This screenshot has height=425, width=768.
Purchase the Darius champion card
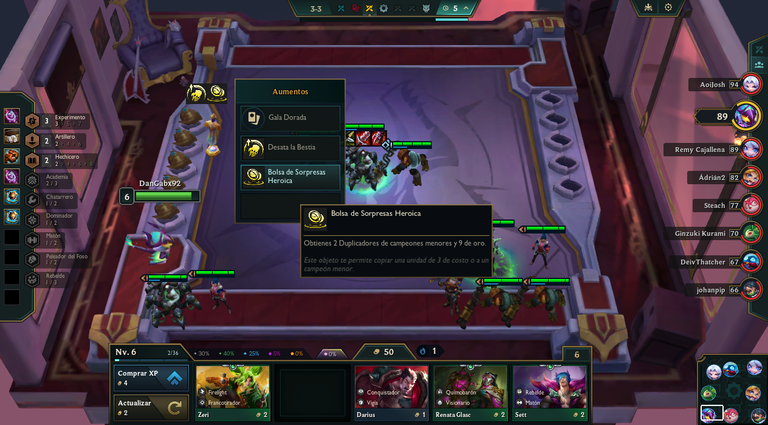(391, 392)
